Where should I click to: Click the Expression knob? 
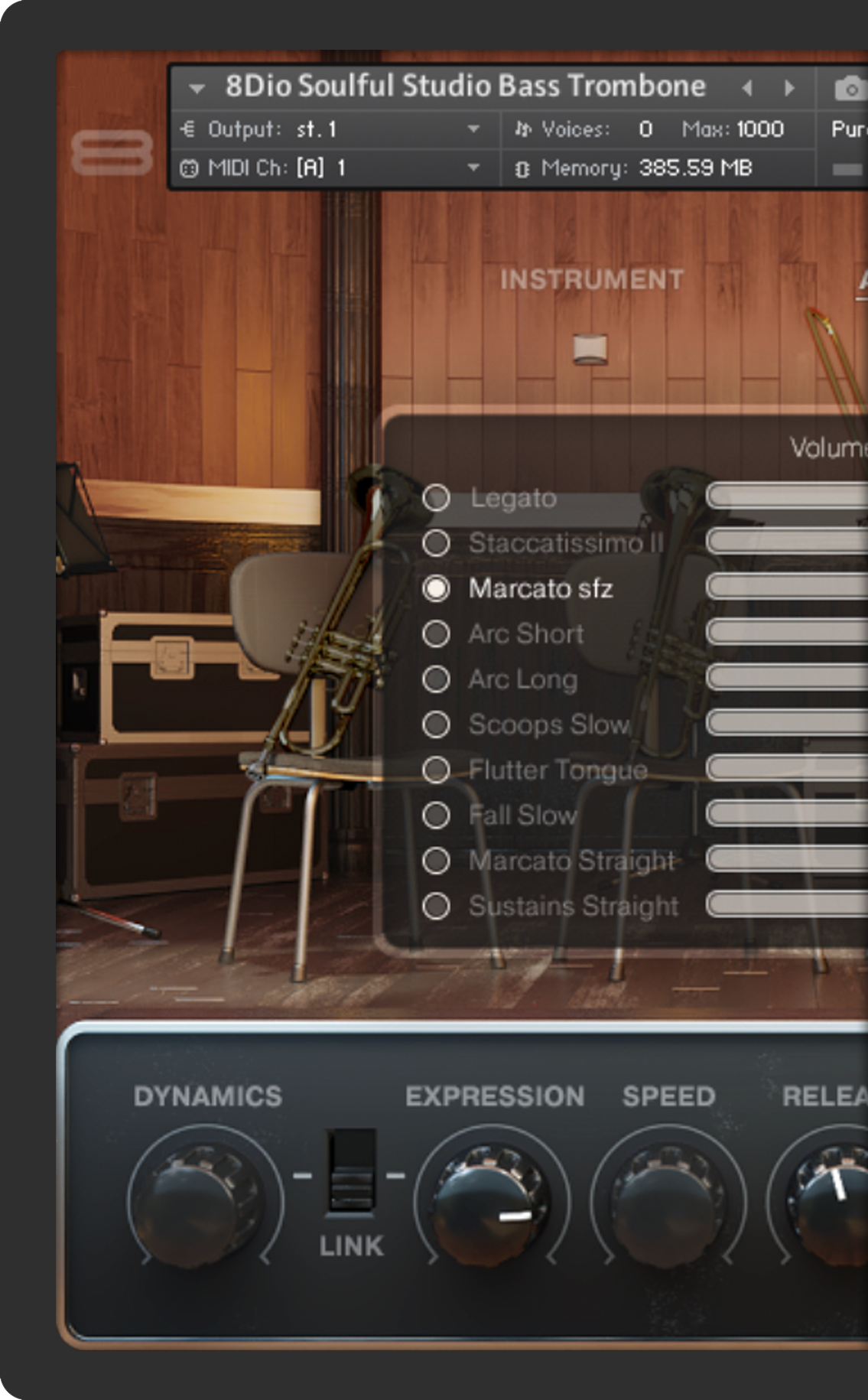click(492, 1198)
